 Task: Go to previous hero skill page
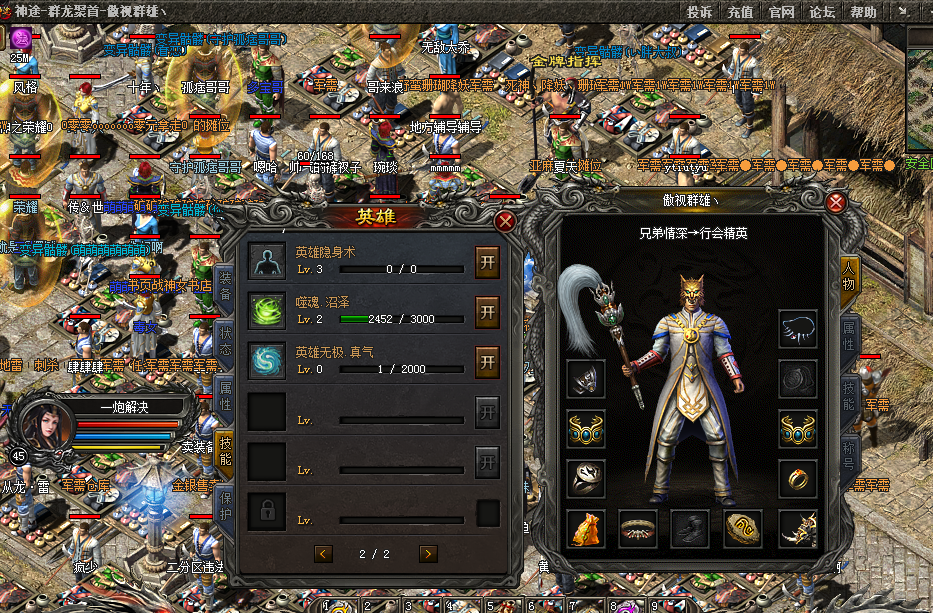tap(323, 553)
